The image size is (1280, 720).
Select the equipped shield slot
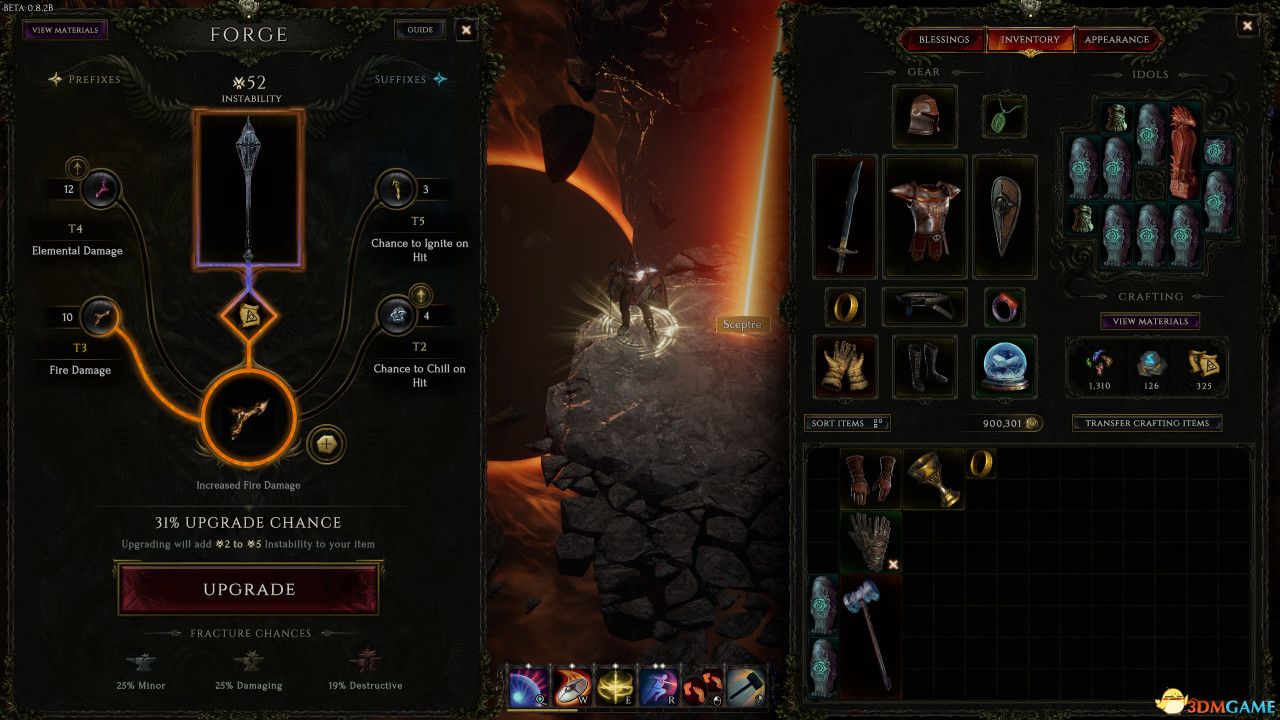point(1004,216)
